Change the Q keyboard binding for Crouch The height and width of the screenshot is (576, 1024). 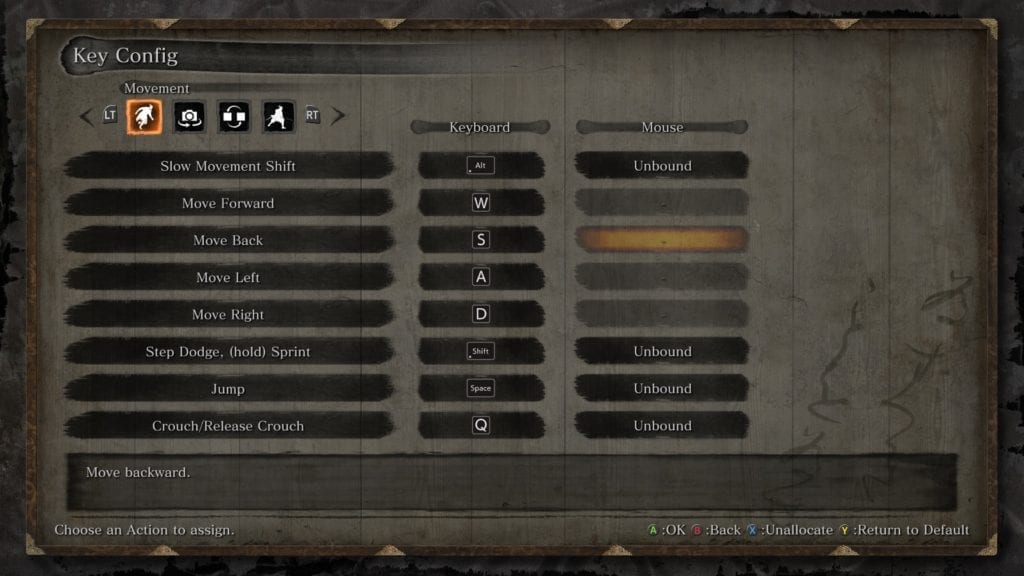[x=481, y=426]
